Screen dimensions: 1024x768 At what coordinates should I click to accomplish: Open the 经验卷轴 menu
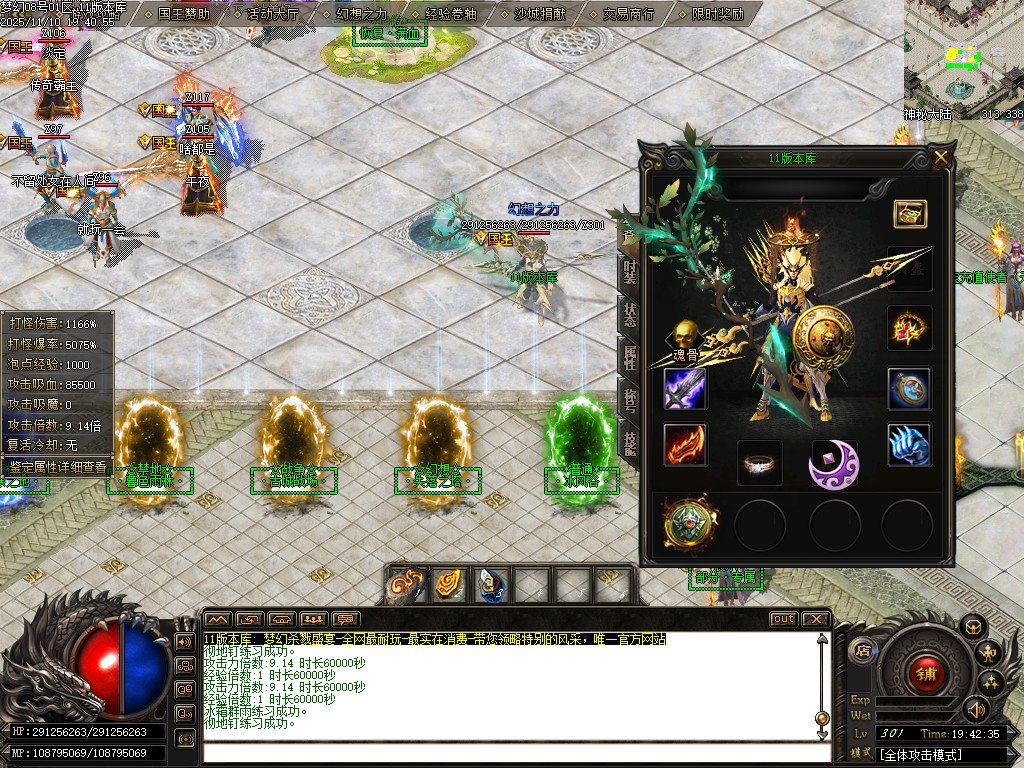pos(450,14)
